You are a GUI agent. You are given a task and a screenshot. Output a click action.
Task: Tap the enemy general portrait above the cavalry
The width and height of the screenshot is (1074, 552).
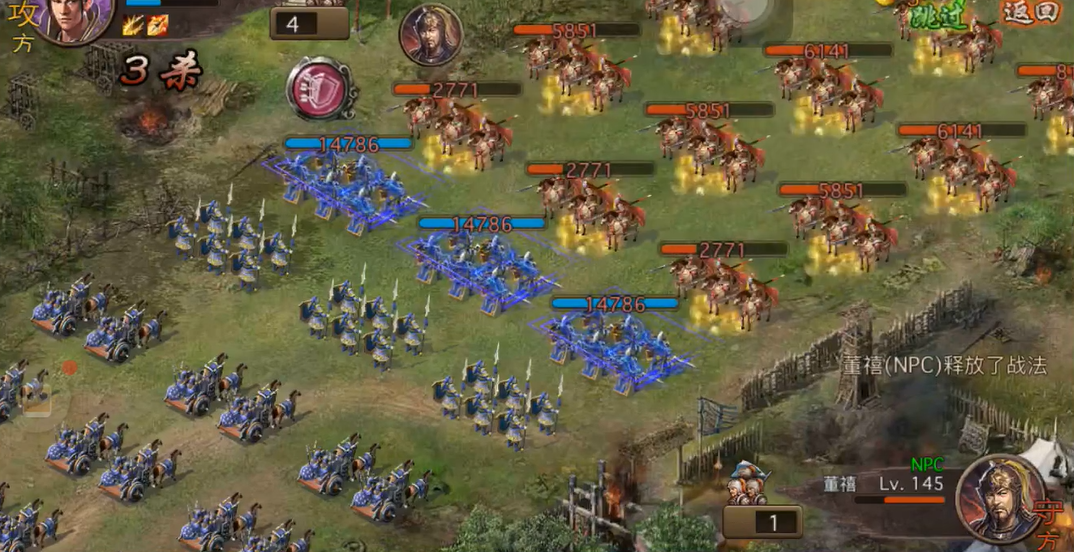430,36
